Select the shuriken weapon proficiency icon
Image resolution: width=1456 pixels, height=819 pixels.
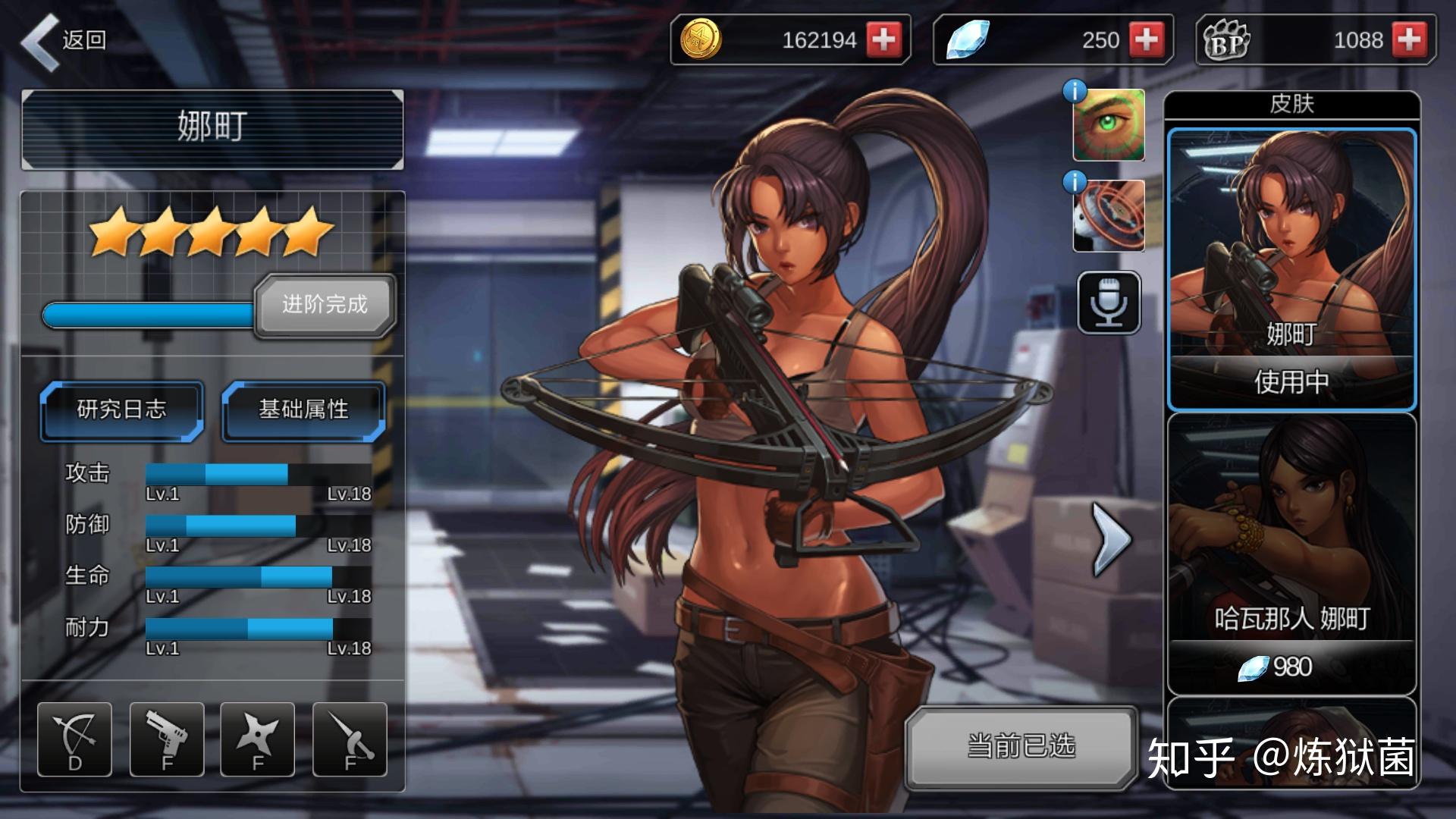tap(258, 739)
